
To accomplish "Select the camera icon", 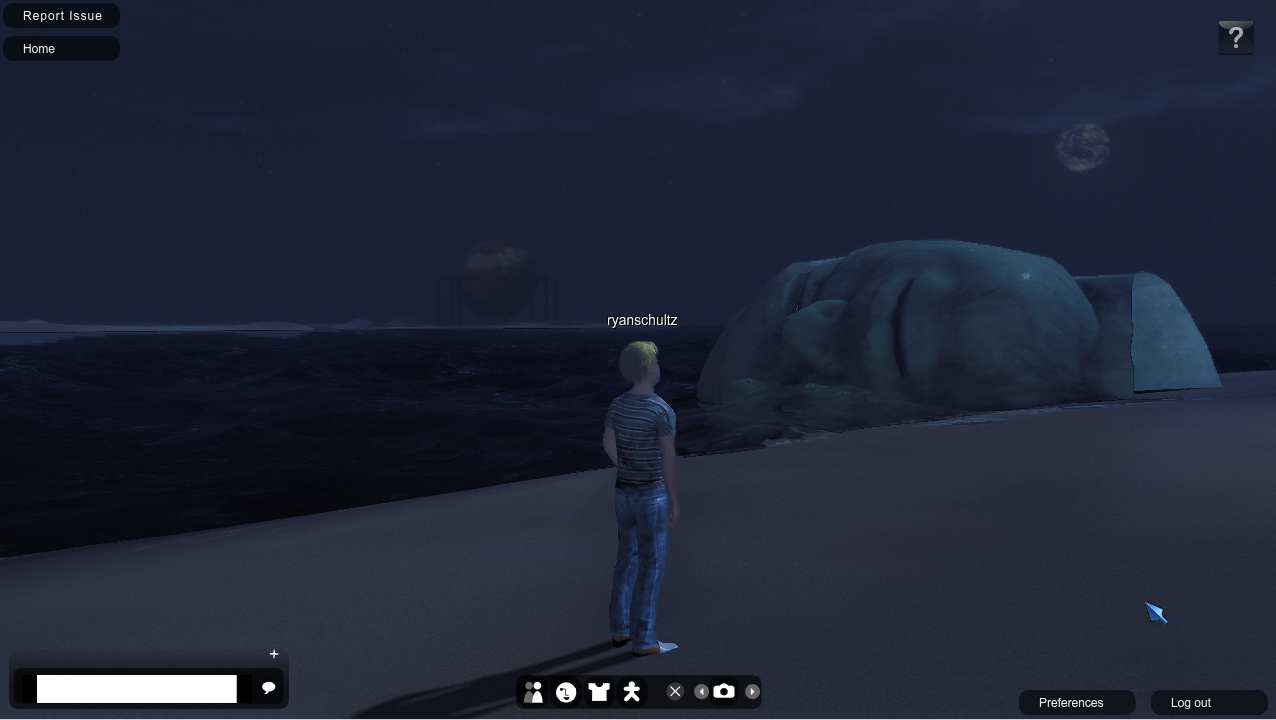I will pos(724,692).
